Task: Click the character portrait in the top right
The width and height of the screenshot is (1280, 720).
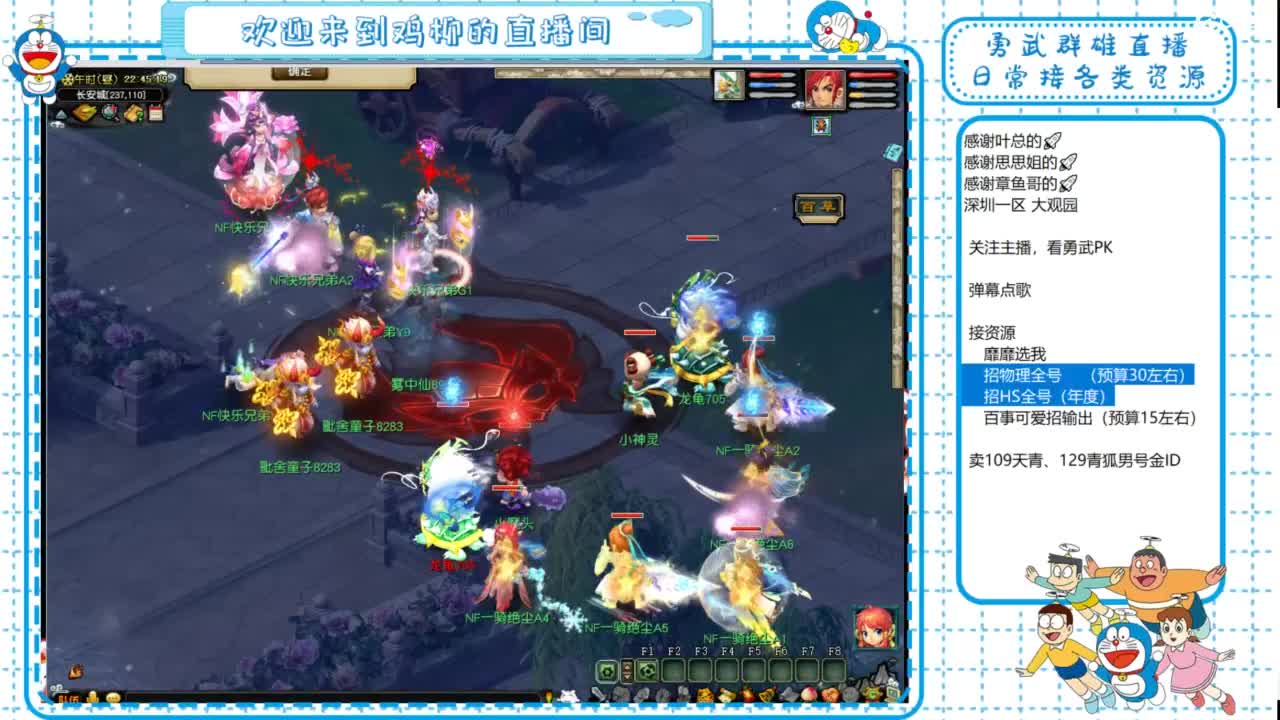Action: coord(825,90)
